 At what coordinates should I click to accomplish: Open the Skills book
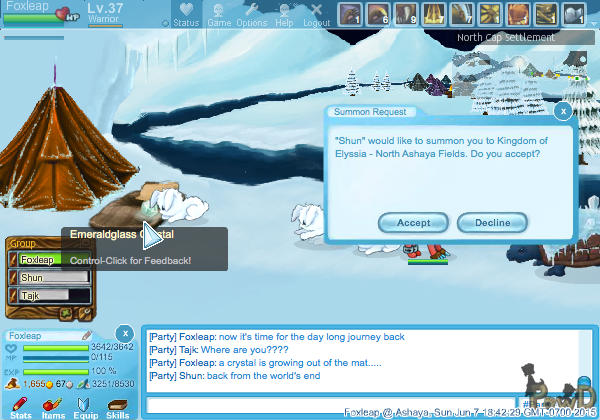(x=118, y=405)
